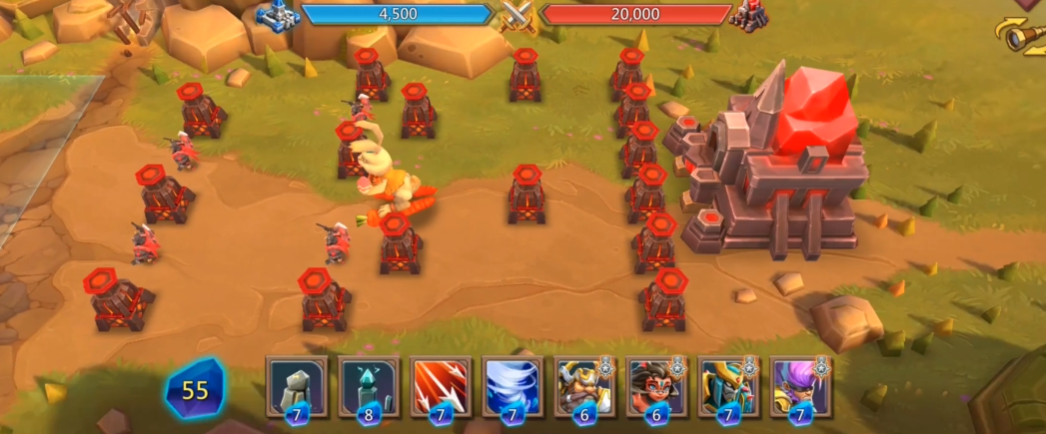Deploy the purple-haired hero card

pos(801,385)
